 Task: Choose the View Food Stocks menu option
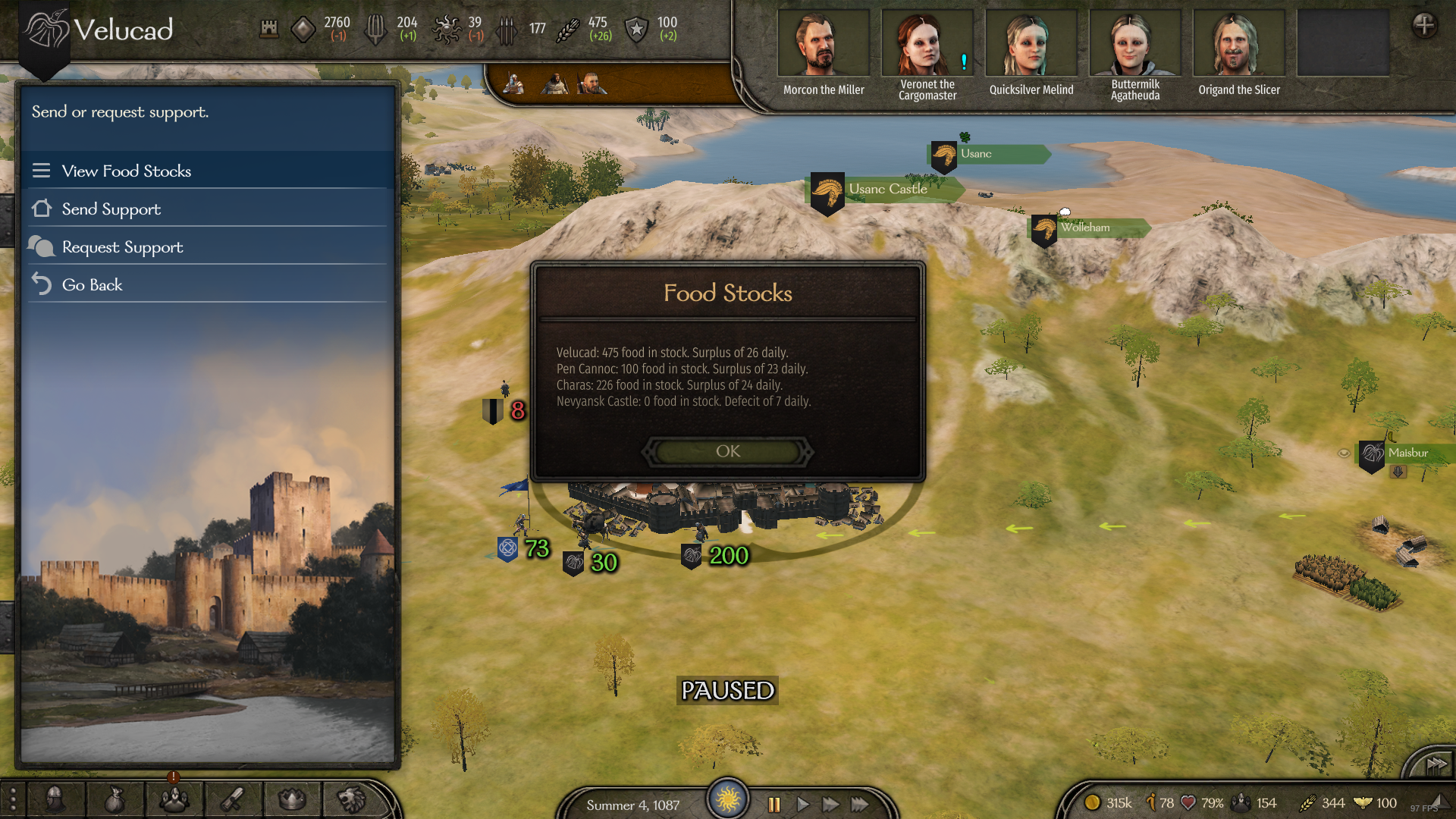click(x=126, y=171)
